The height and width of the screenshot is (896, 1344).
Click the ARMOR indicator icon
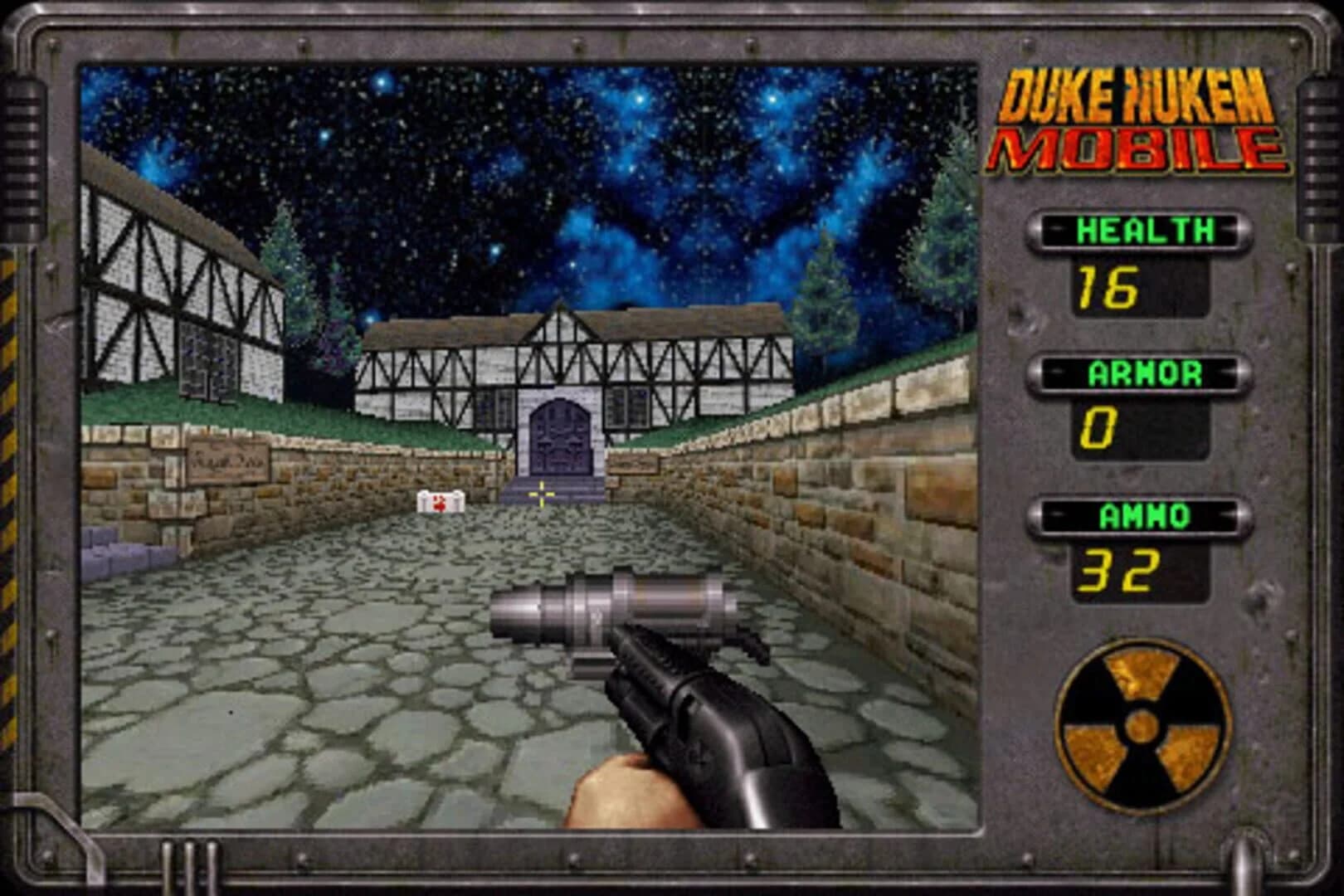pyautogui.click(x=1145, y=373)
